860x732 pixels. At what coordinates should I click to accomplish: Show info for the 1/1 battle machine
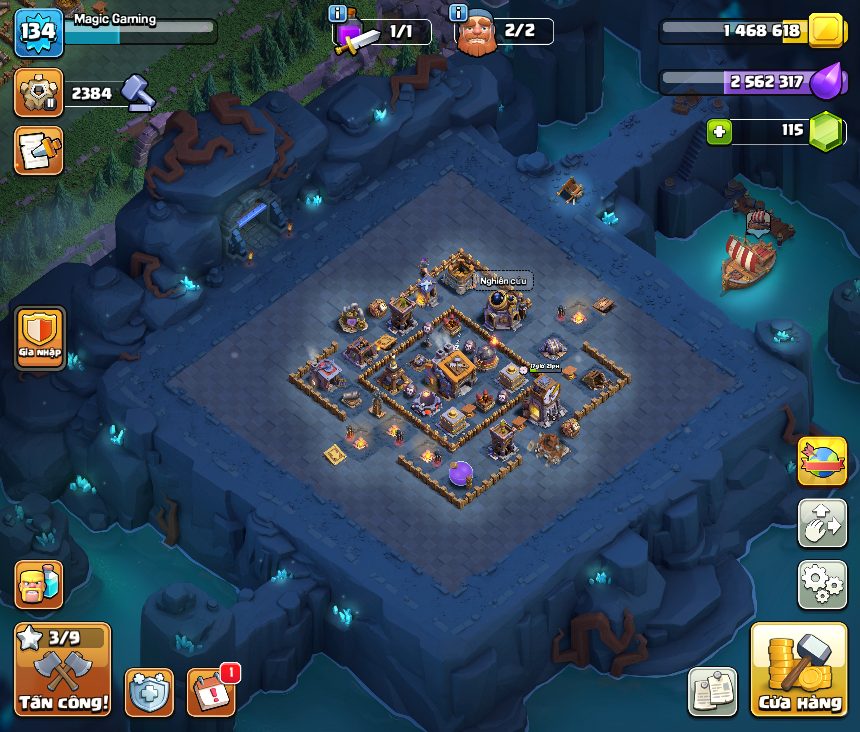[338, 14]
